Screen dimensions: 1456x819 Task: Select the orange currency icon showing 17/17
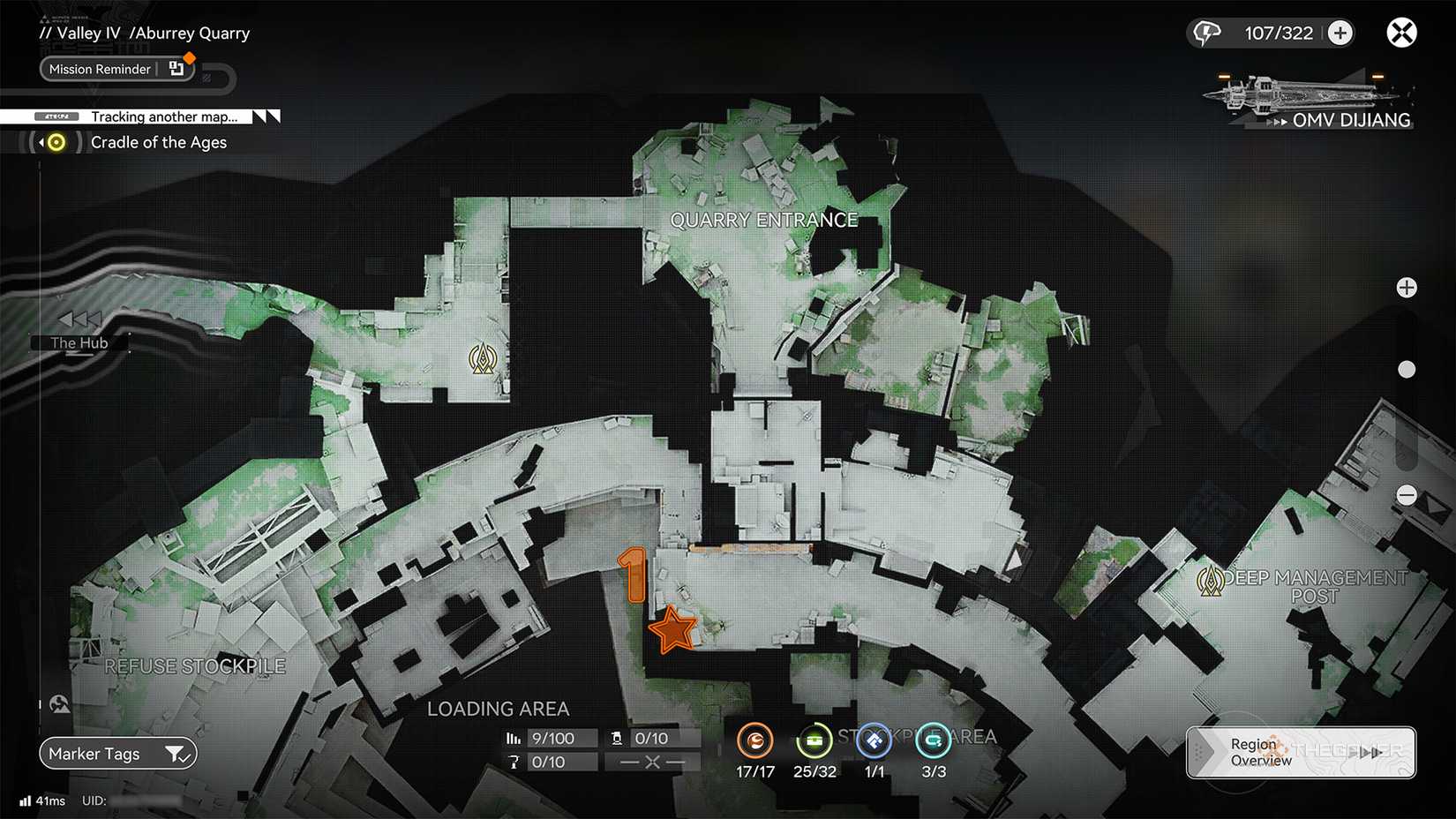[754, 742]
